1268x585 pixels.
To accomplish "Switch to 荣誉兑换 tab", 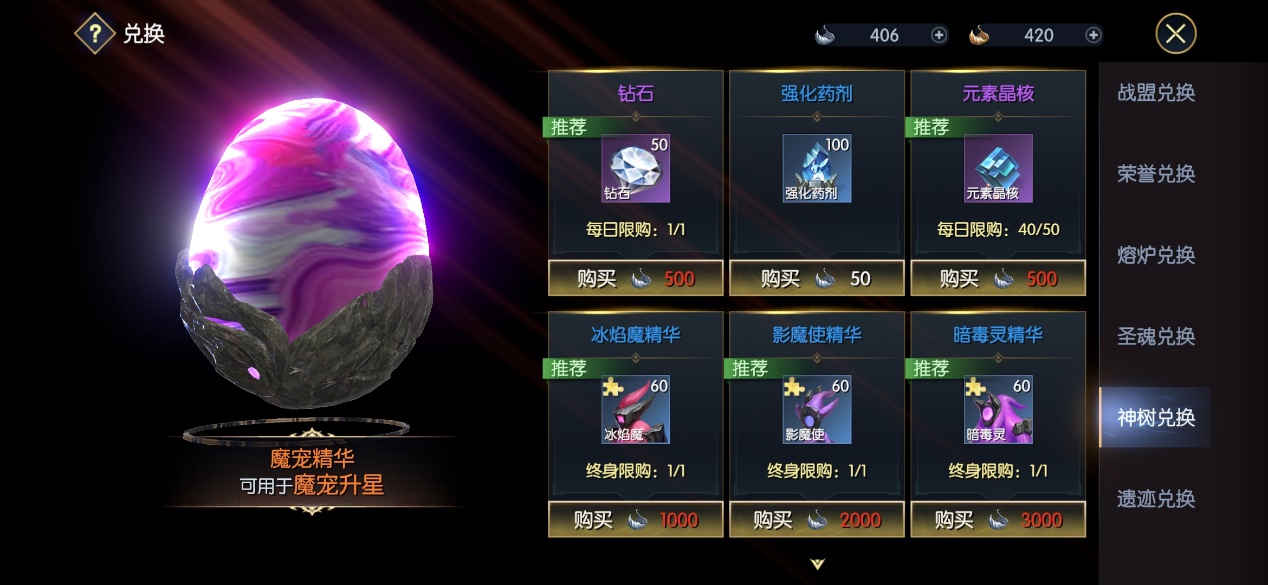I will [1156, 174].
